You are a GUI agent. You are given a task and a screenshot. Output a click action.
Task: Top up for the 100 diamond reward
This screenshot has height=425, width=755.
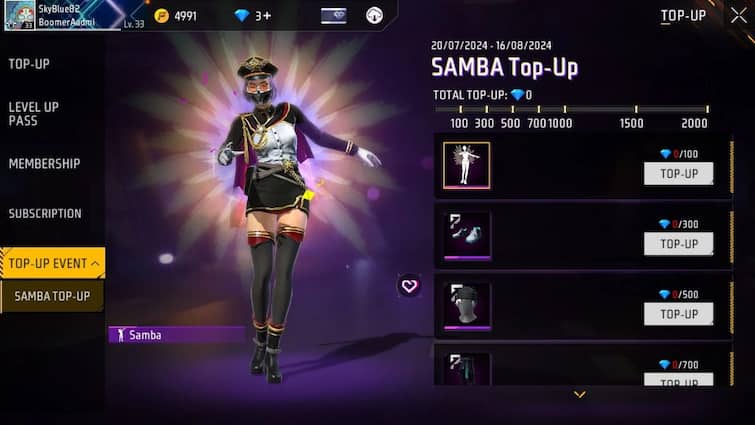(678, 174)
